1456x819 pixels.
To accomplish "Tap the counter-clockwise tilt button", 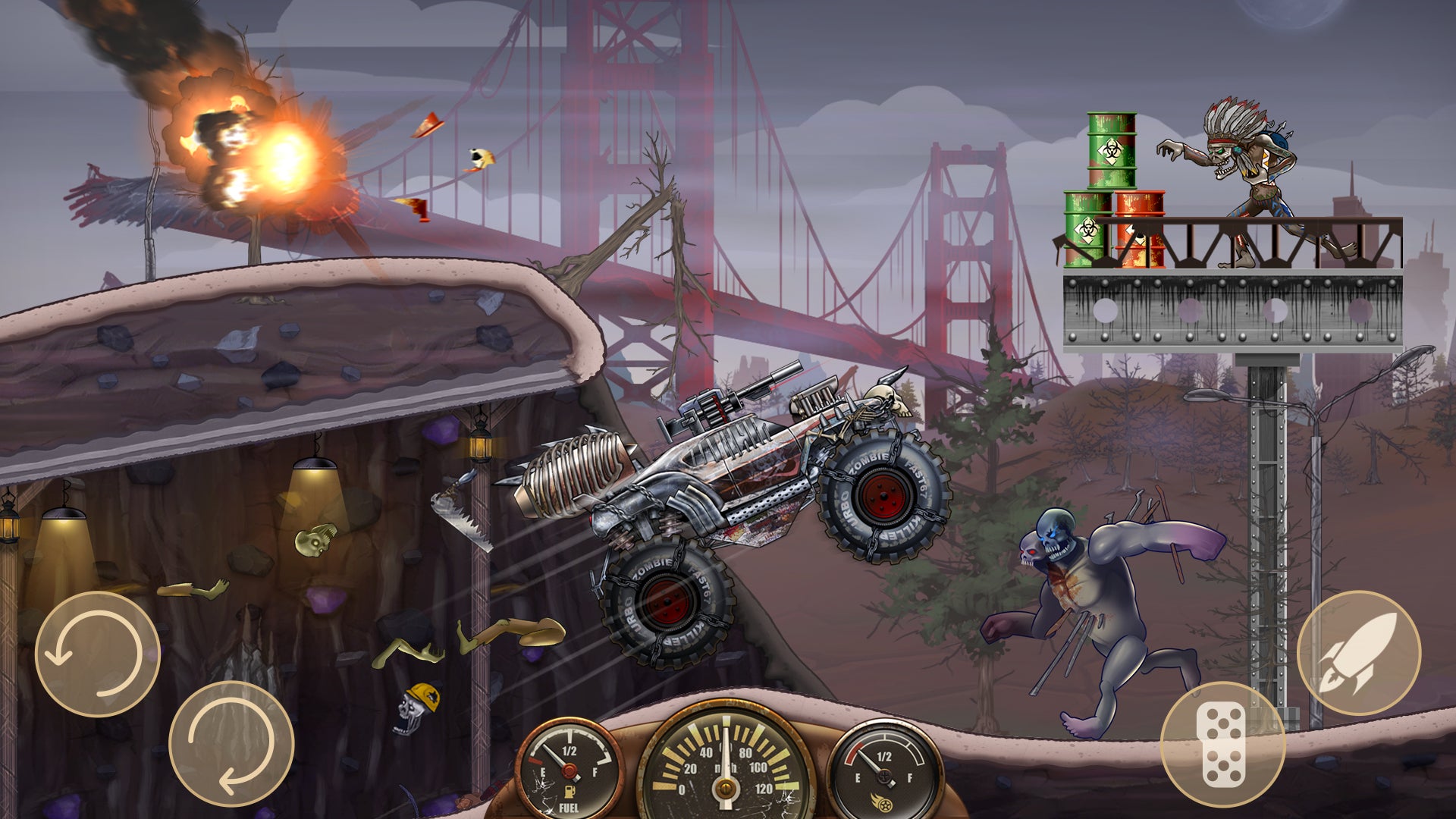I will tap(98, 654).
